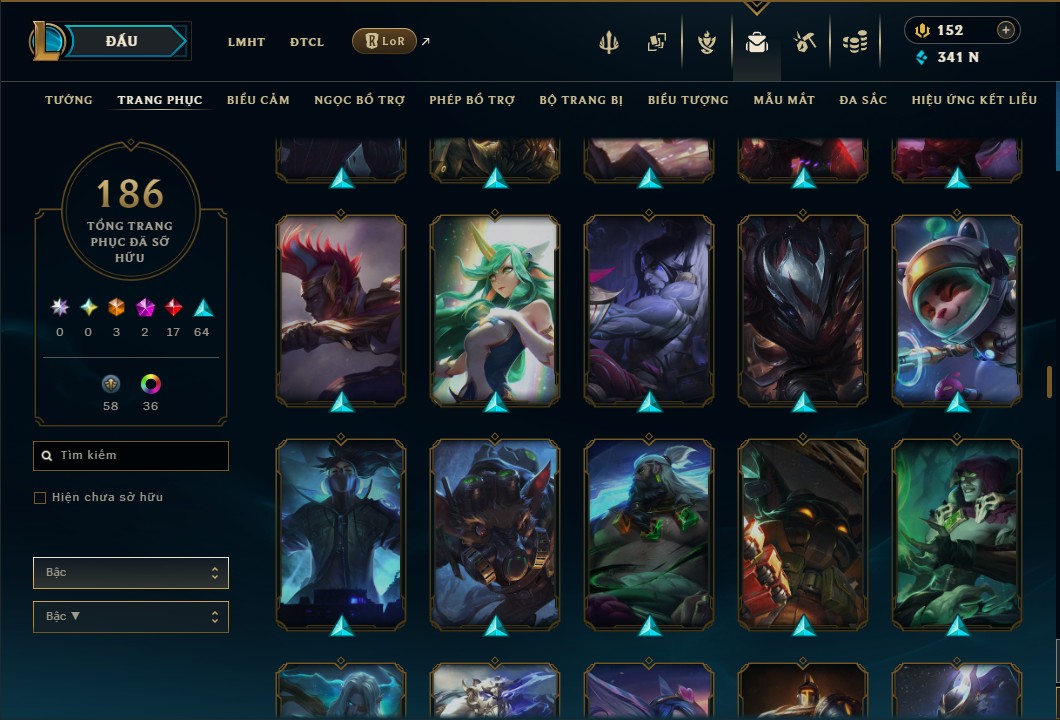1060x720 pixels.
Task: Switch to the BIỂU CẢM tab
Action: coord(258,100)
